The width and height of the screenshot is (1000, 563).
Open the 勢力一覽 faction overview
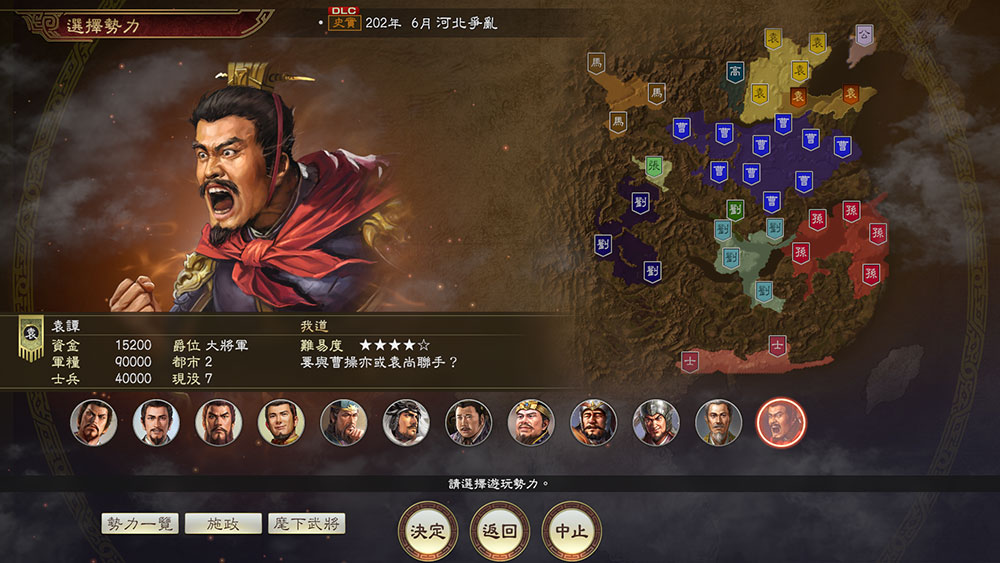pos(140,524)
